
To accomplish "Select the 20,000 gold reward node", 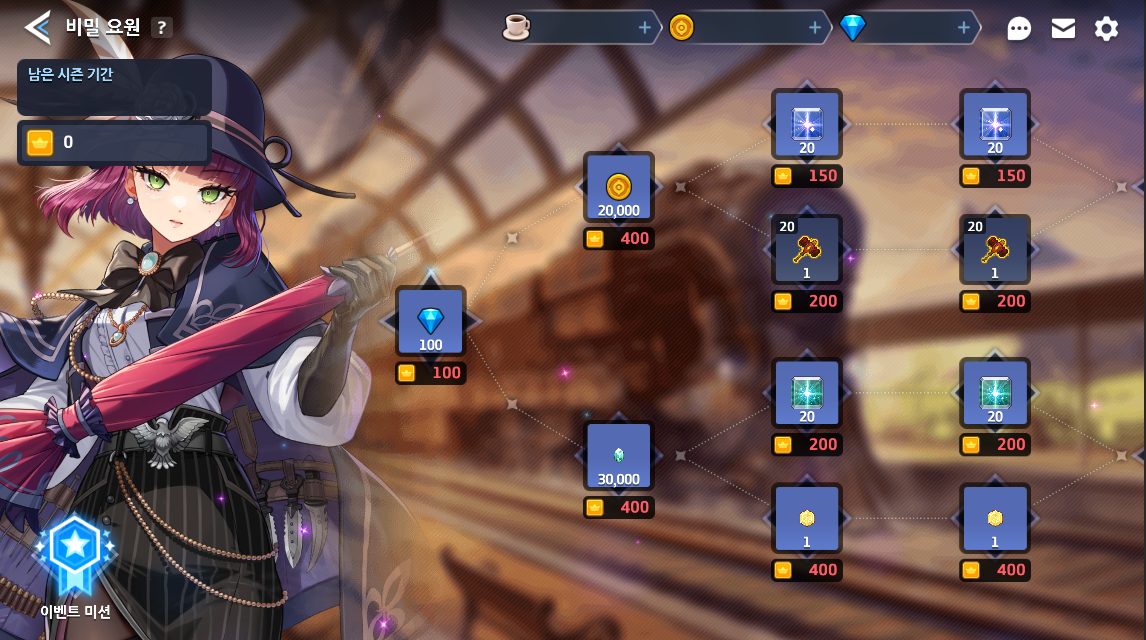I will [x=619, y=187].
